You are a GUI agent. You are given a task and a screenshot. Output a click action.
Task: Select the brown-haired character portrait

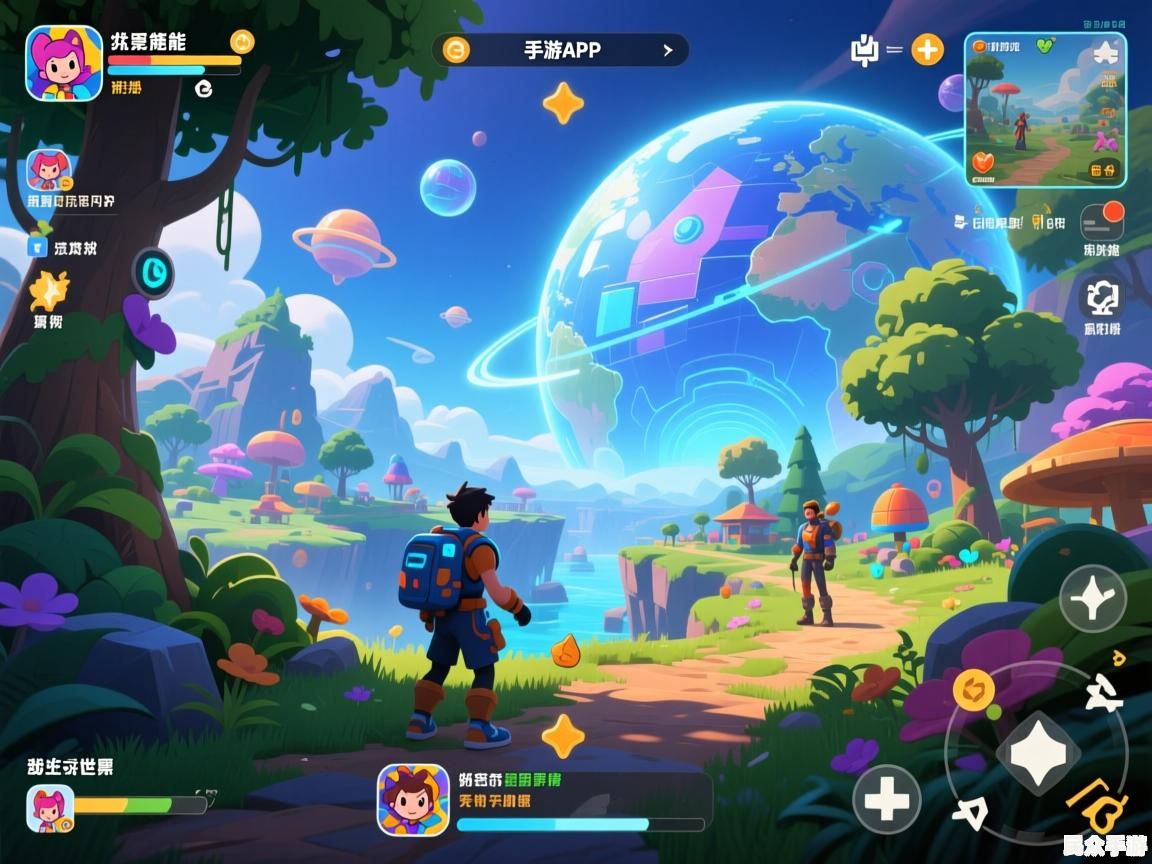(x=413, y=800)
